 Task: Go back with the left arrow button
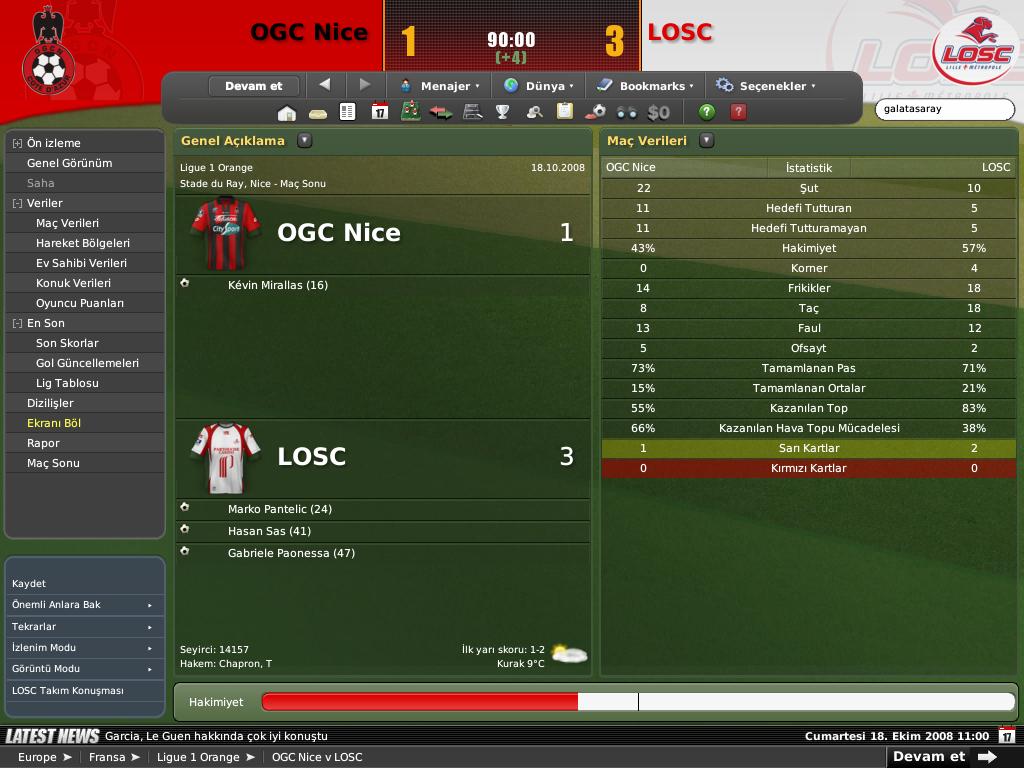coord(324,85)
